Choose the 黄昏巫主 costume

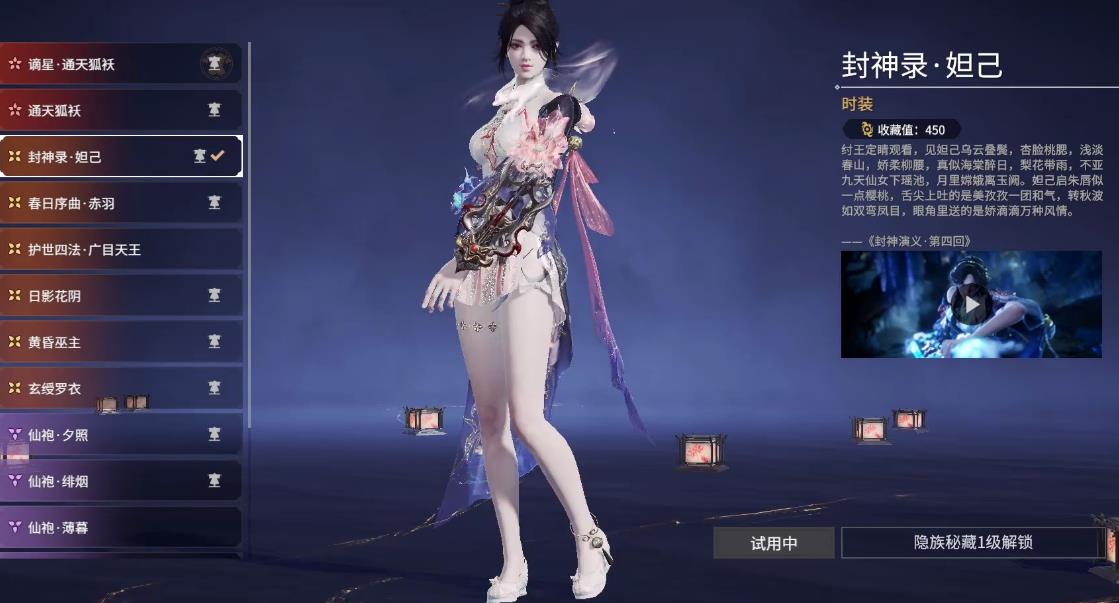120,342
